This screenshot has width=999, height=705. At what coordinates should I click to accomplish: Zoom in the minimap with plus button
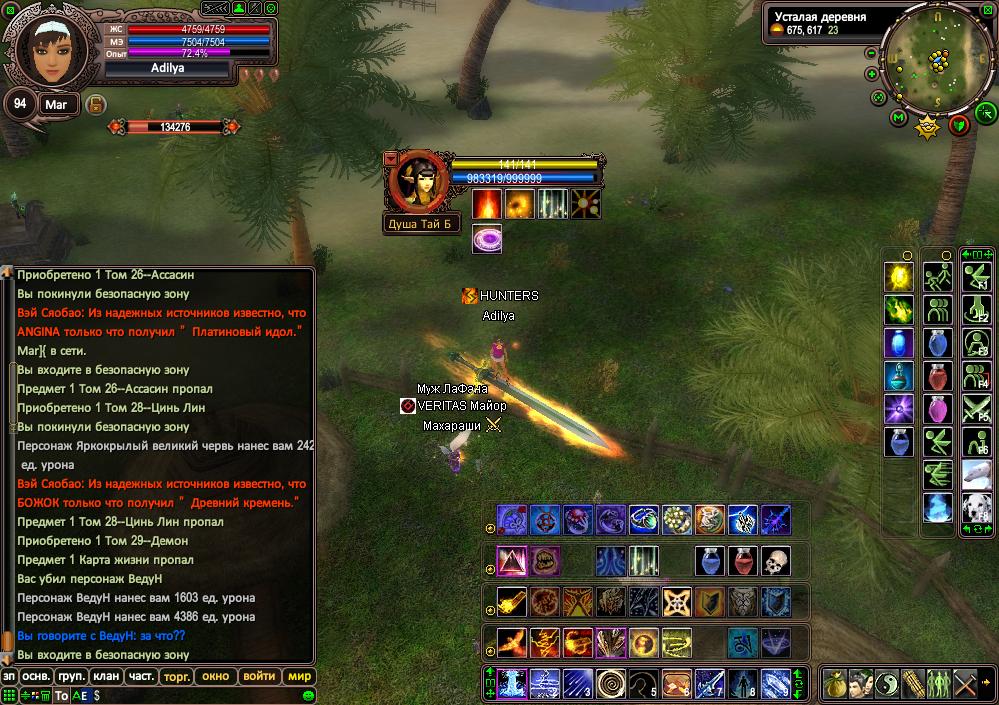[871, 73]
